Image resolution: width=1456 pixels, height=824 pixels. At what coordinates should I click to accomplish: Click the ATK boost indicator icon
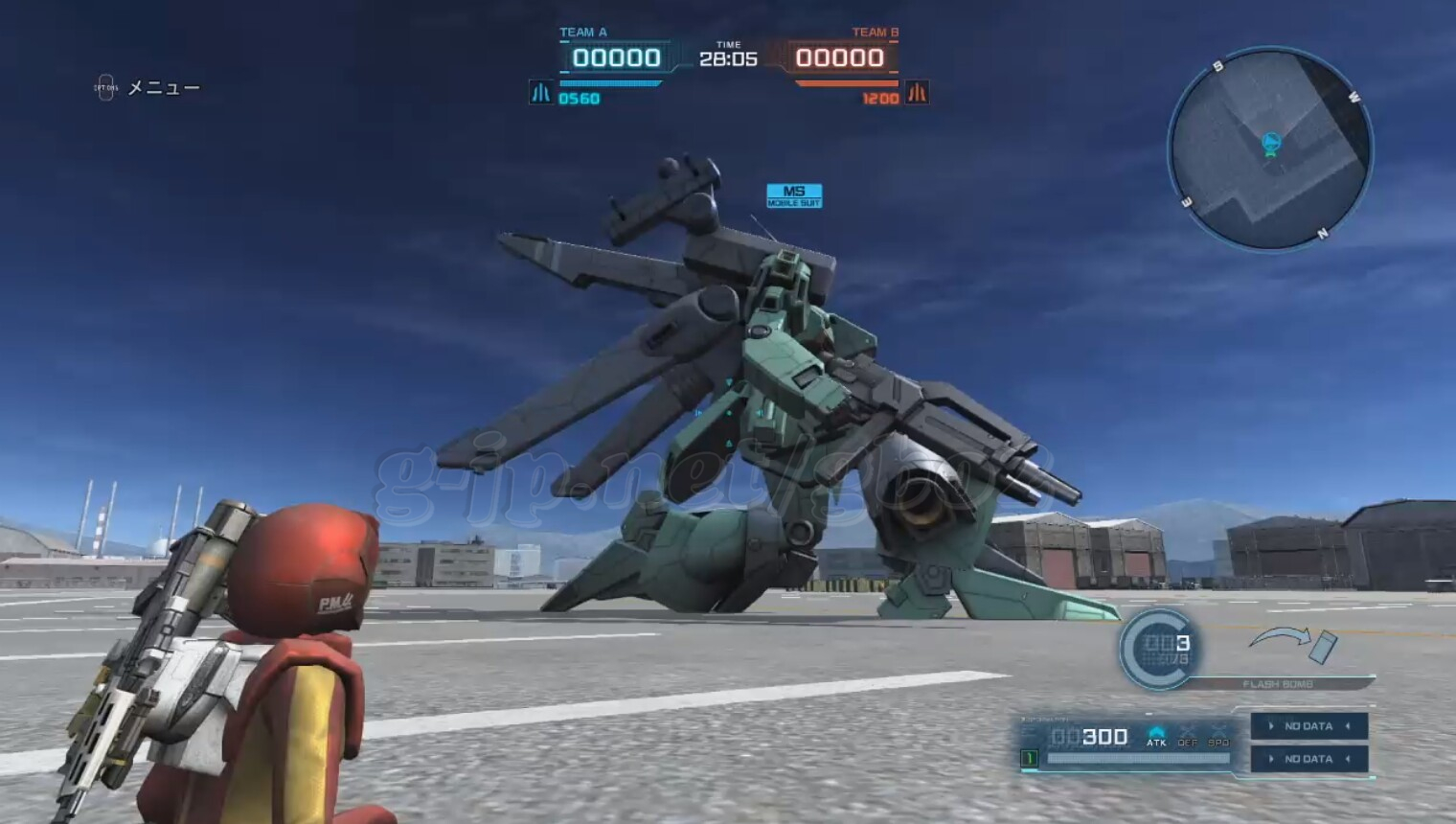[x=1156, y=736]
